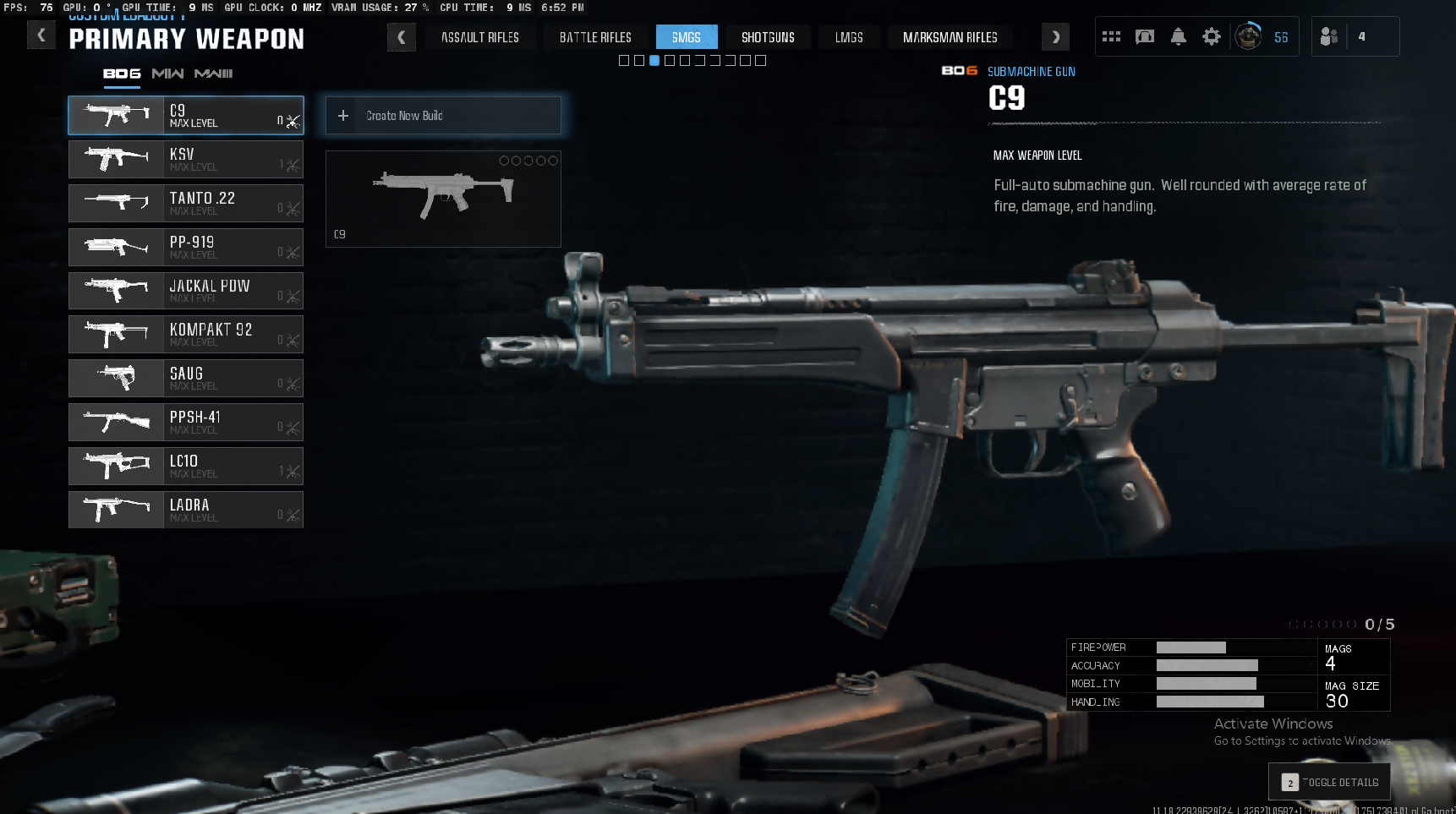Pick the PP-919 from the list

click(x=186, y=247)
